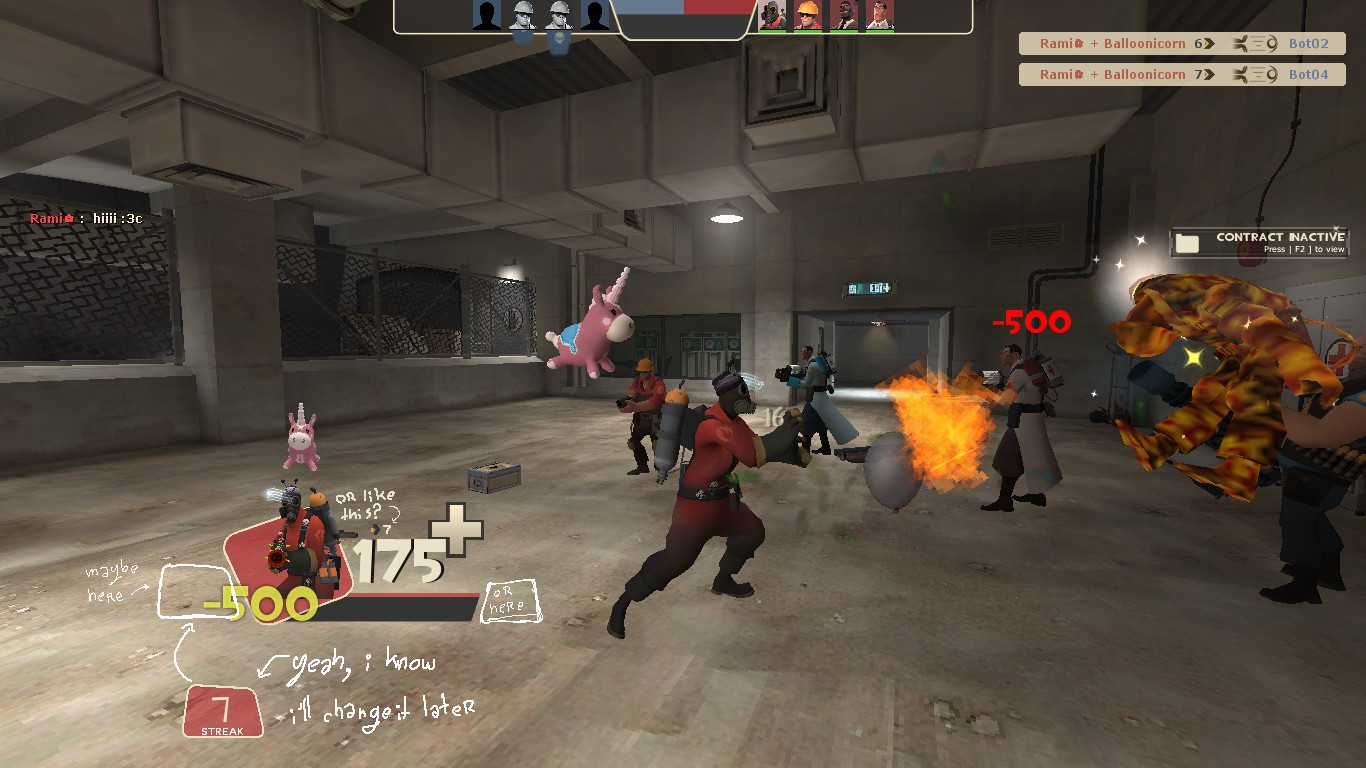Expand the arrow after Balloonicorn 7 killfeed entry
Screen dimensions: 1366x768
click(1210, 73)
